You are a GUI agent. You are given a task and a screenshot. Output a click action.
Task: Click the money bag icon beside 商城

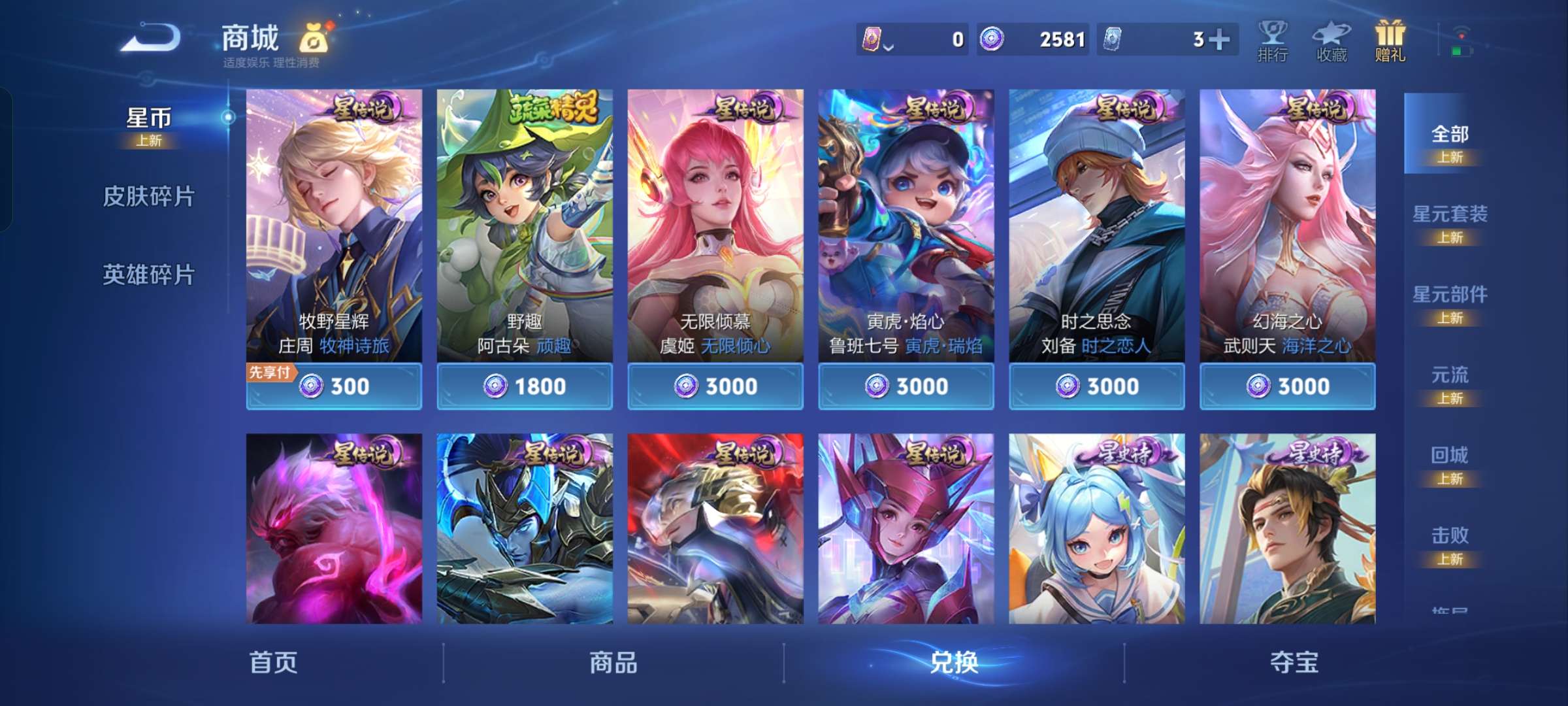pyautogui.click(x=314, y=39)
